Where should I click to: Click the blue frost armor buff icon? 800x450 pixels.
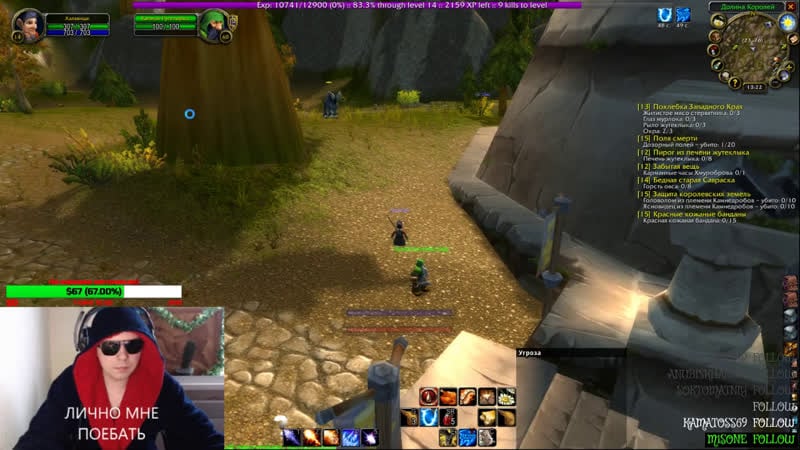coord(683,15)
